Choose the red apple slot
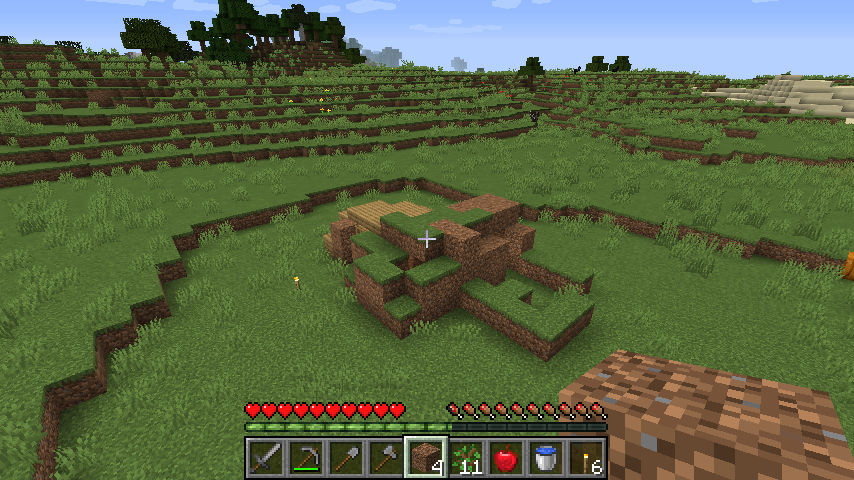 pos(506,458)
